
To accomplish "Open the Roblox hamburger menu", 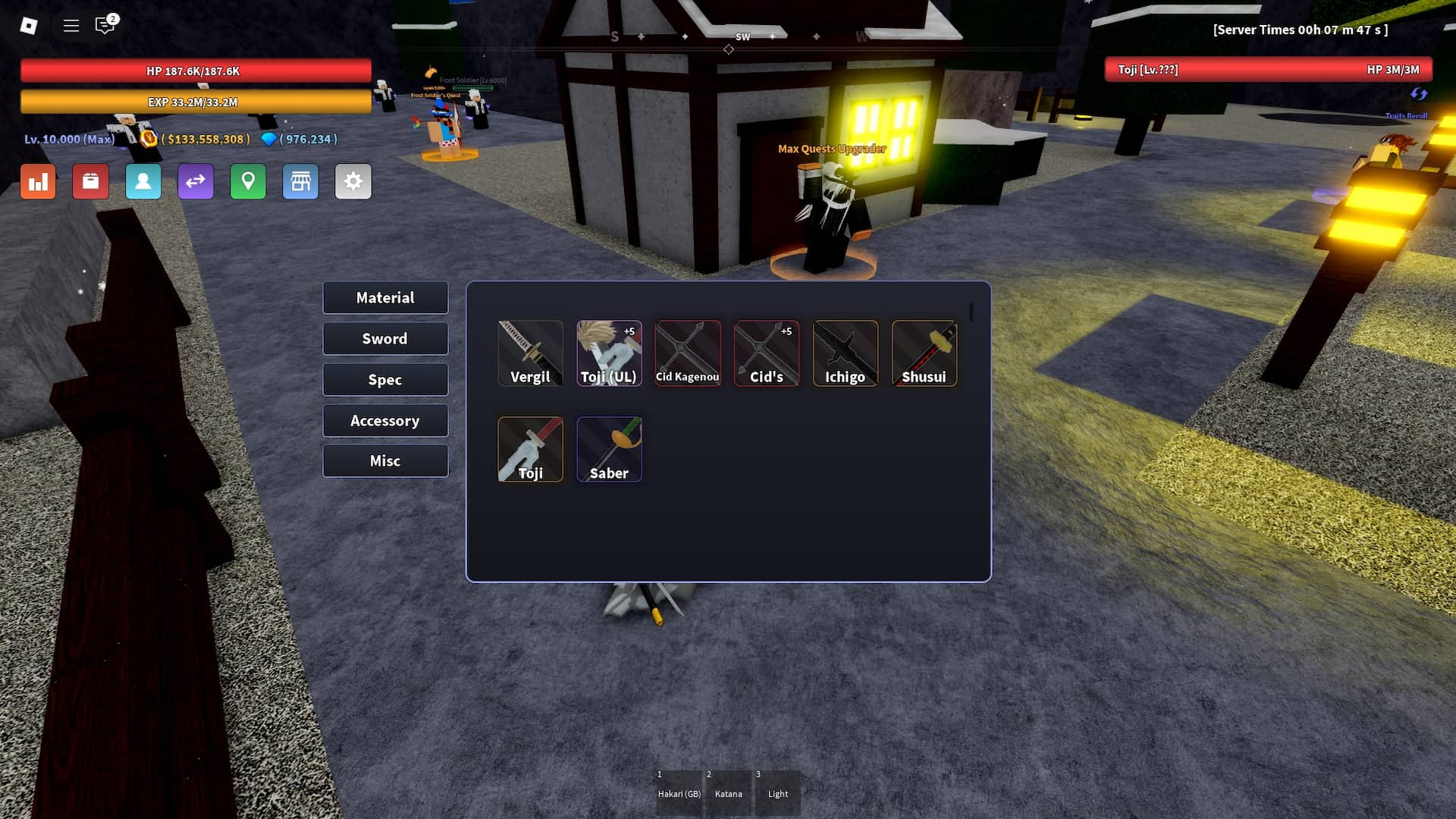I will point(71,25).
